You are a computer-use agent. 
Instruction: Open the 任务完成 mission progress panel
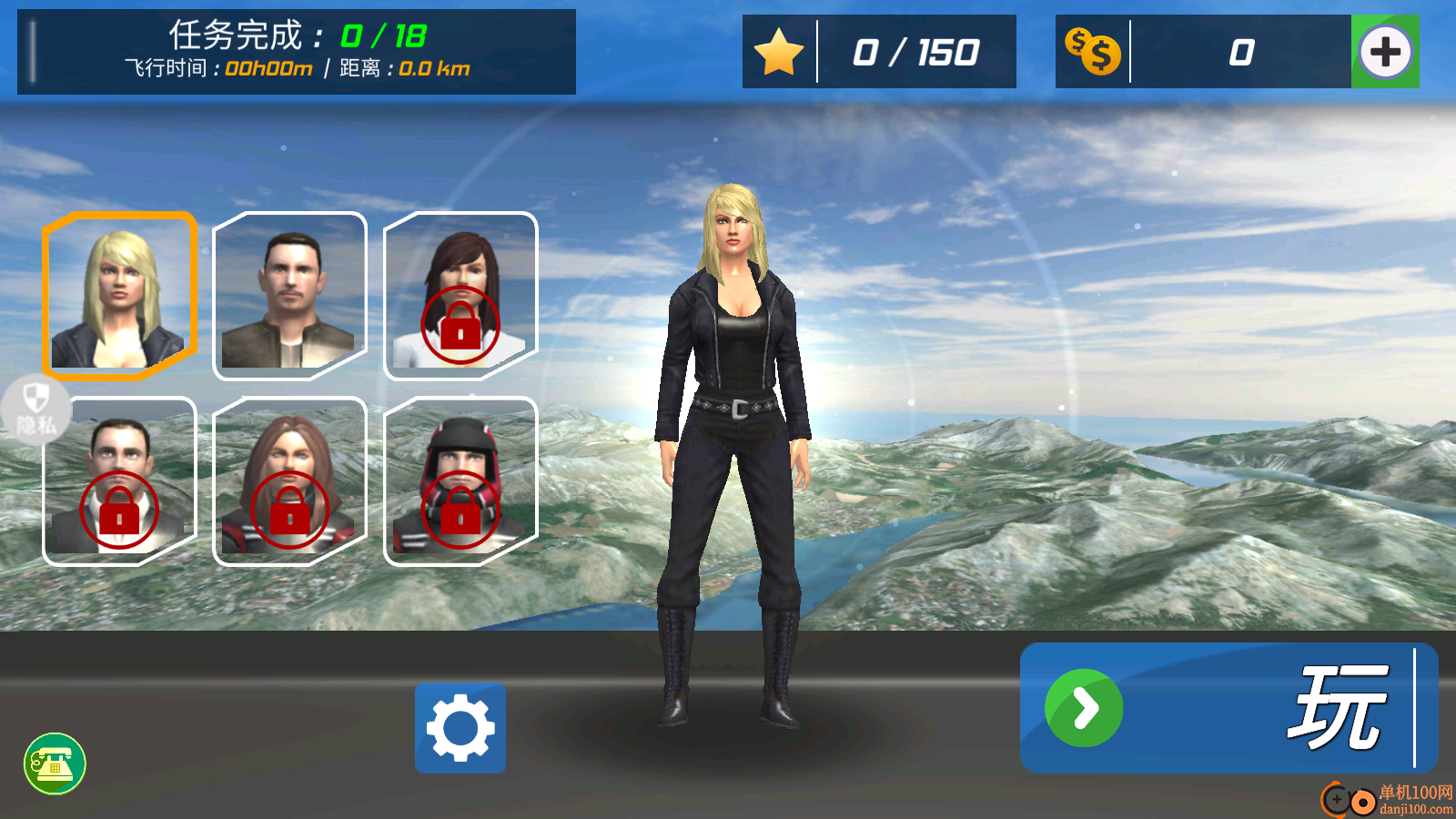[297, 52]
